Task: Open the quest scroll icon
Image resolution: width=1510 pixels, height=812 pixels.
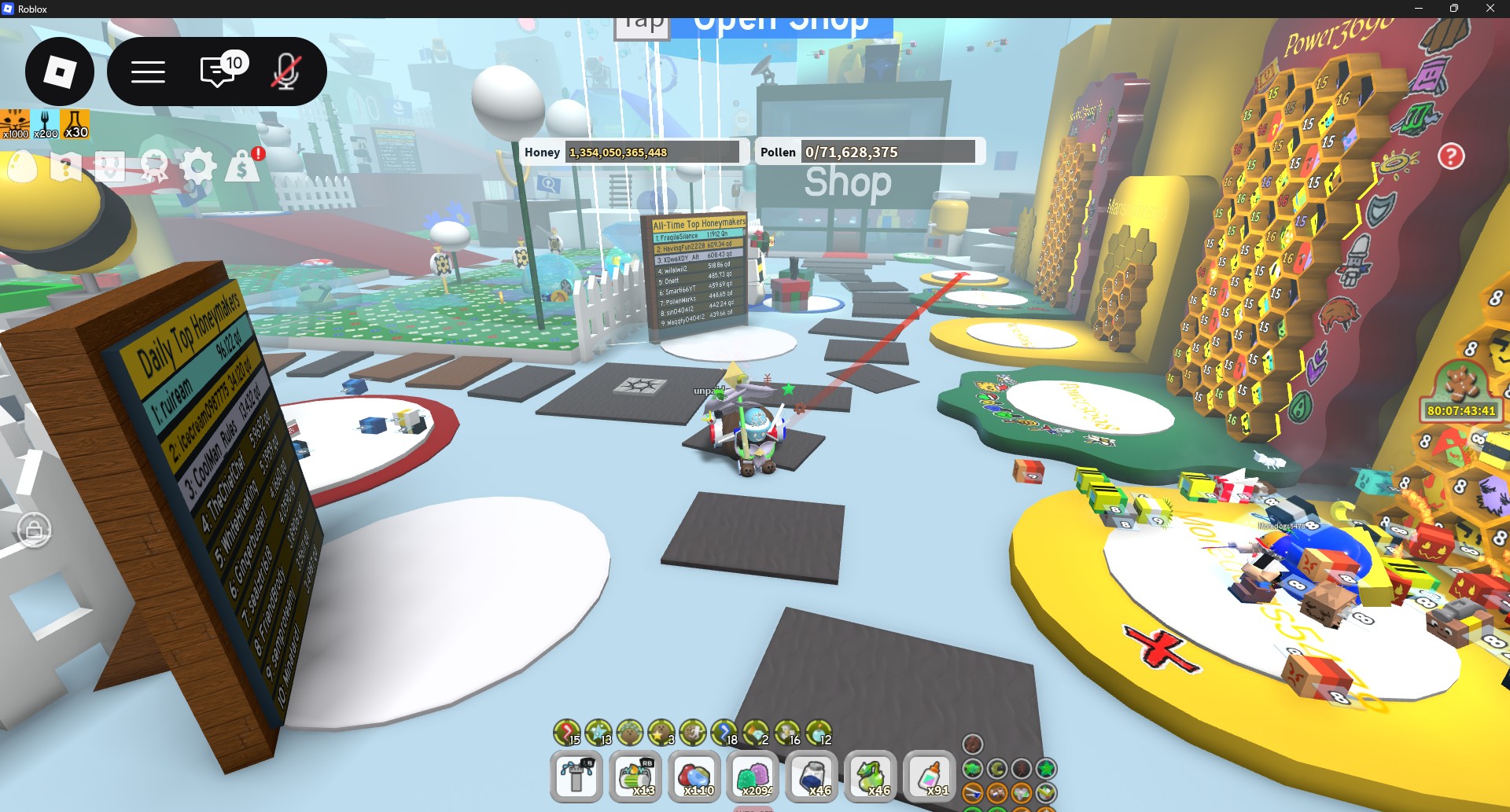Action: click(67, 167)
